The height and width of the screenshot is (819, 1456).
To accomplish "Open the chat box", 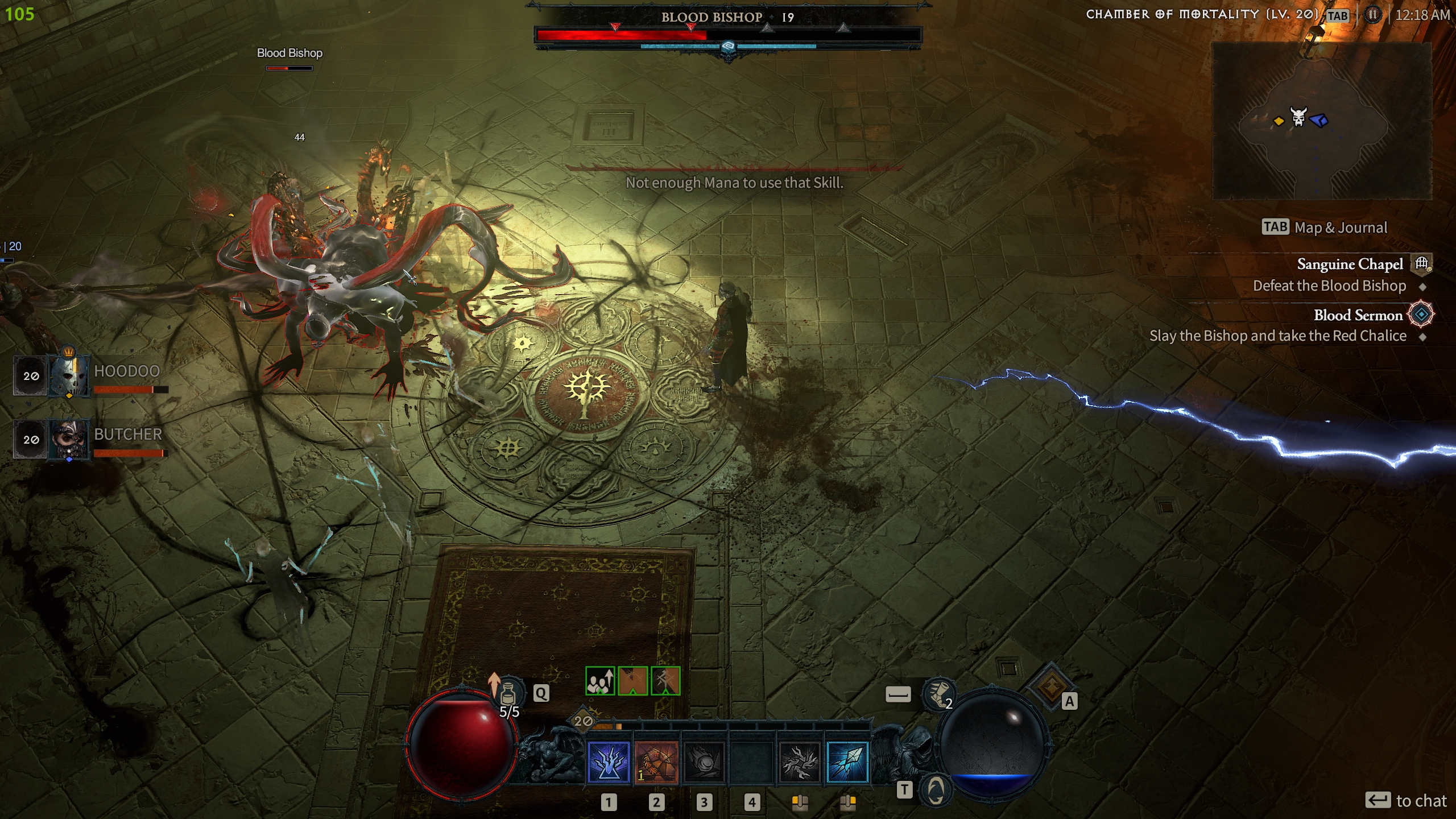I will coord(1405,800).
